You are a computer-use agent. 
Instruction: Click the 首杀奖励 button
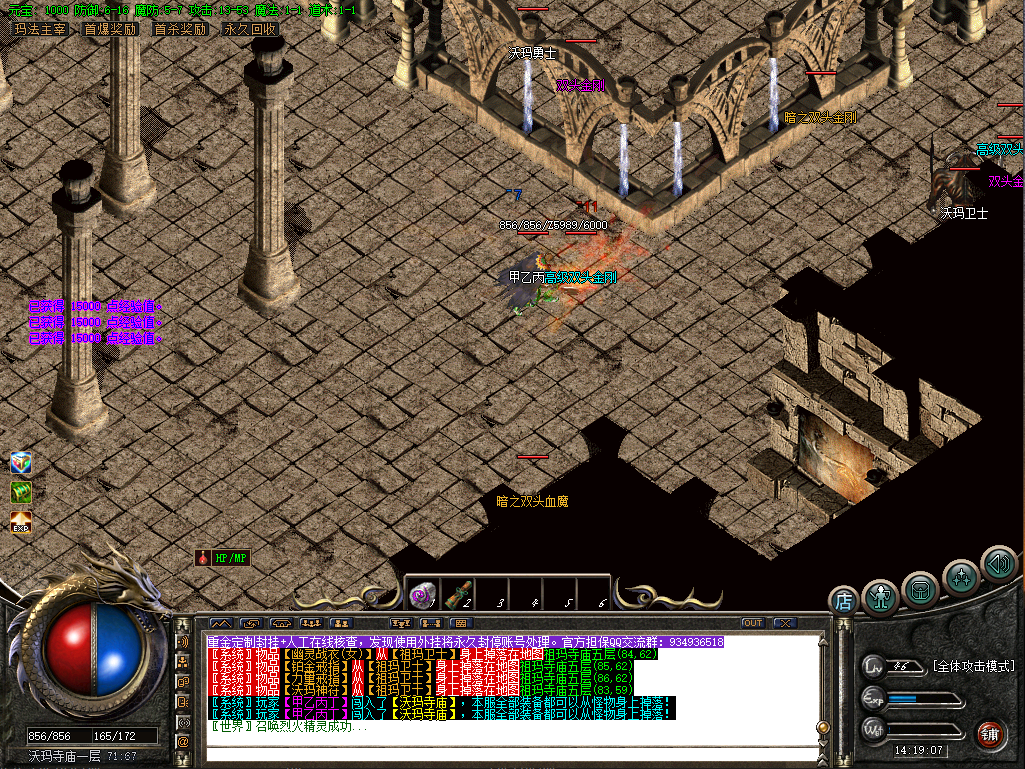180,29
